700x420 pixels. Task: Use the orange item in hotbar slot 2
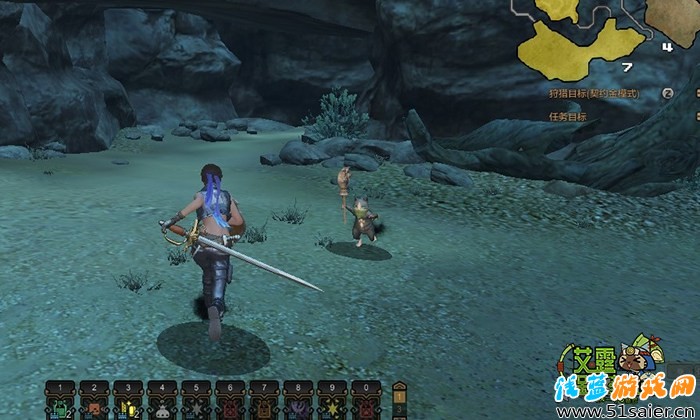(x=94, y=407)
